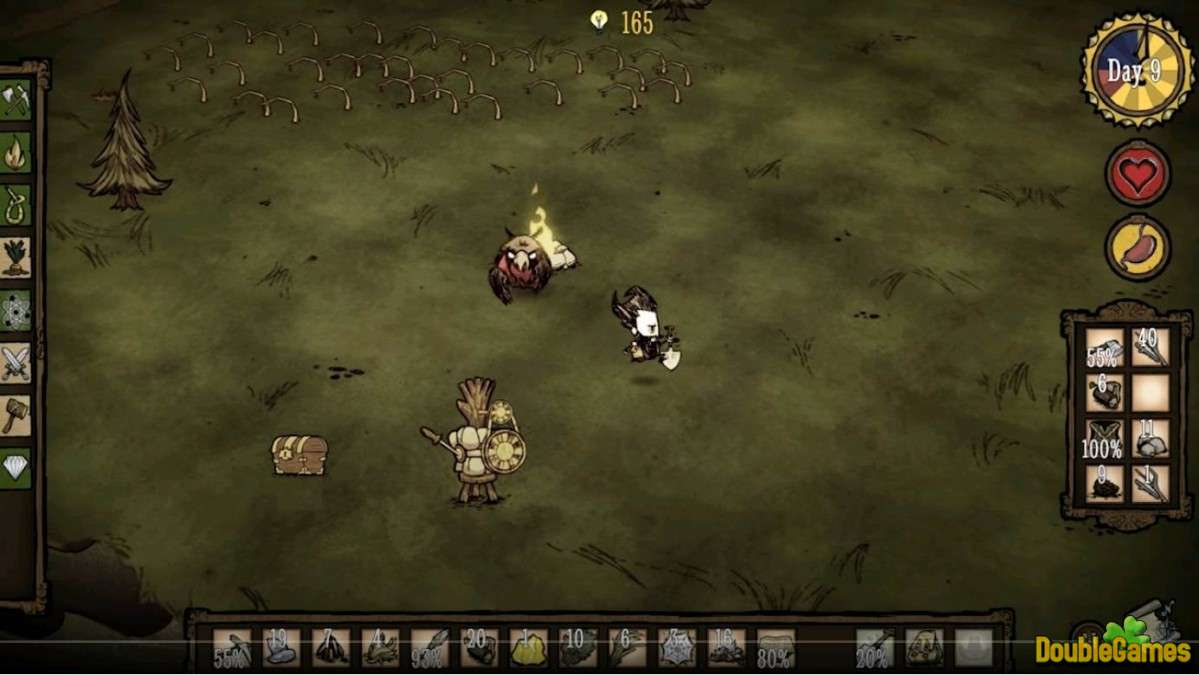Select the 55% item in backpack
The width and height of the screenshot is (1199, 675).
(1105, 348)
